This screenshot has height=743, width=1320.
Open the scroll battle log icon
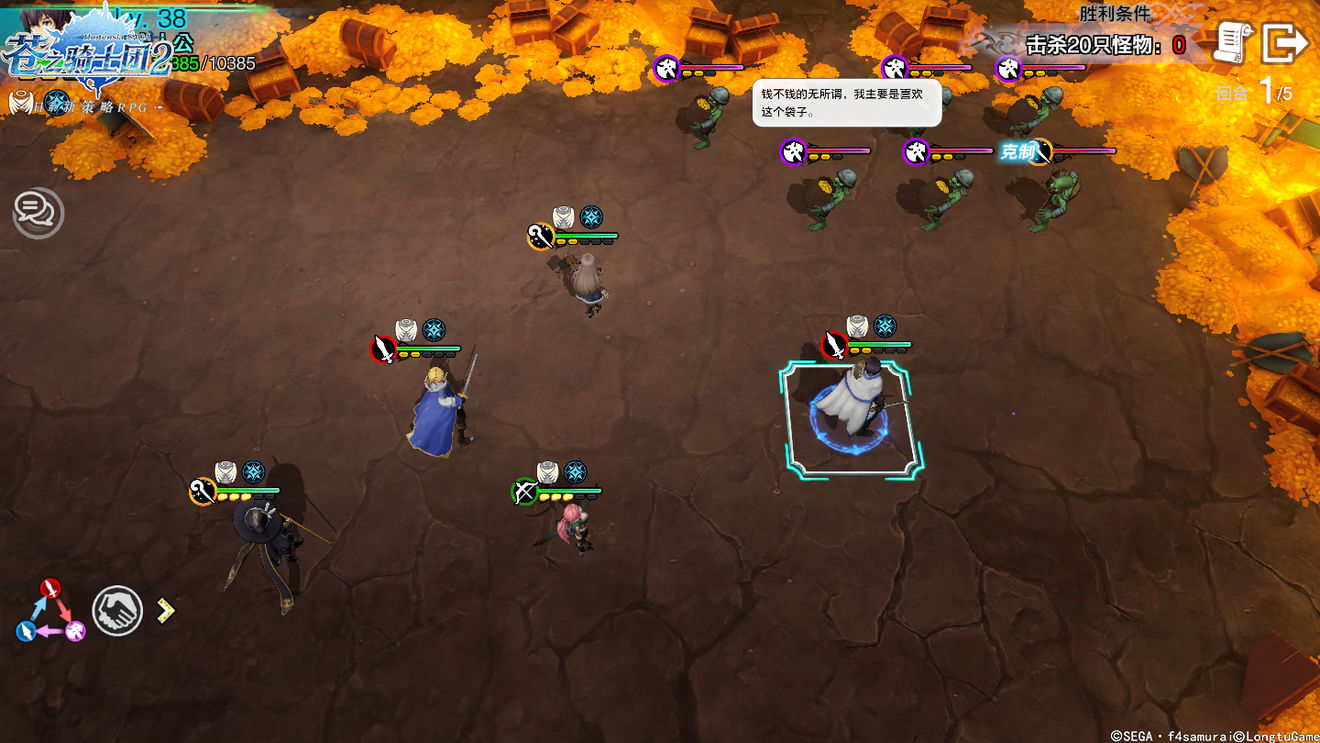click(x=1234, y=42)
